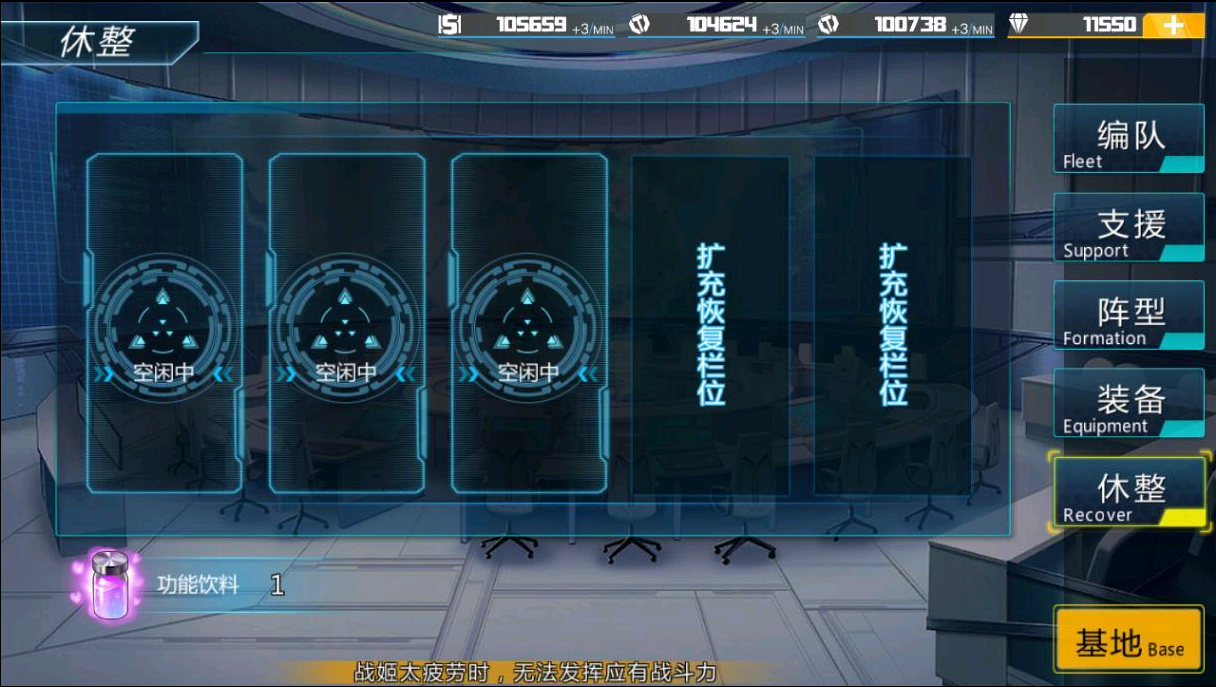Select the Formation (阵型) tab
Screen dimensions: 1216x687
pos(1128,315)
